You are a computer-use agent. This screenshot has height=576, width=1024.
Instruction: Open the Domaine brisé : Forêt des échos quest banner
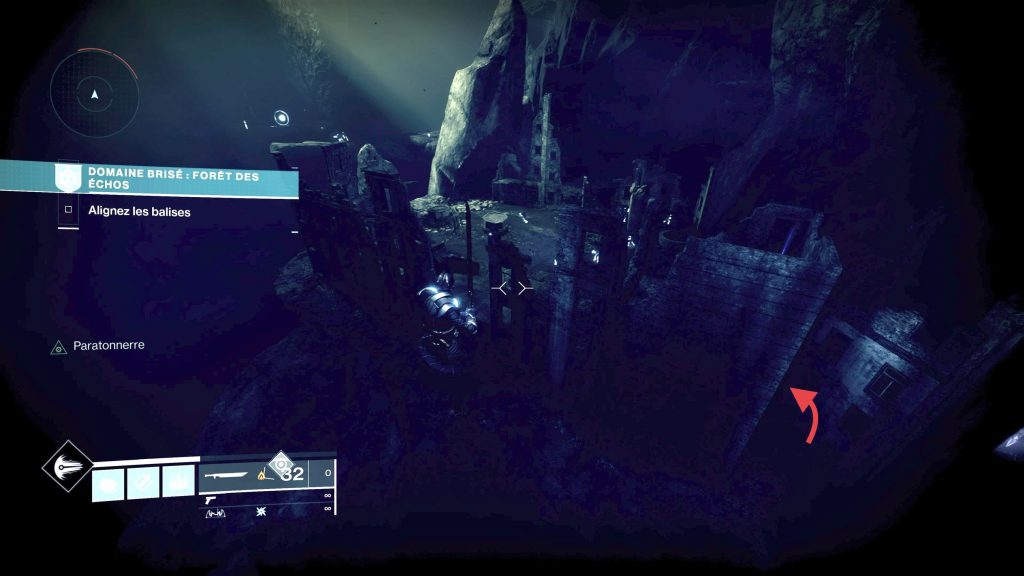click(x=178, y=178)
